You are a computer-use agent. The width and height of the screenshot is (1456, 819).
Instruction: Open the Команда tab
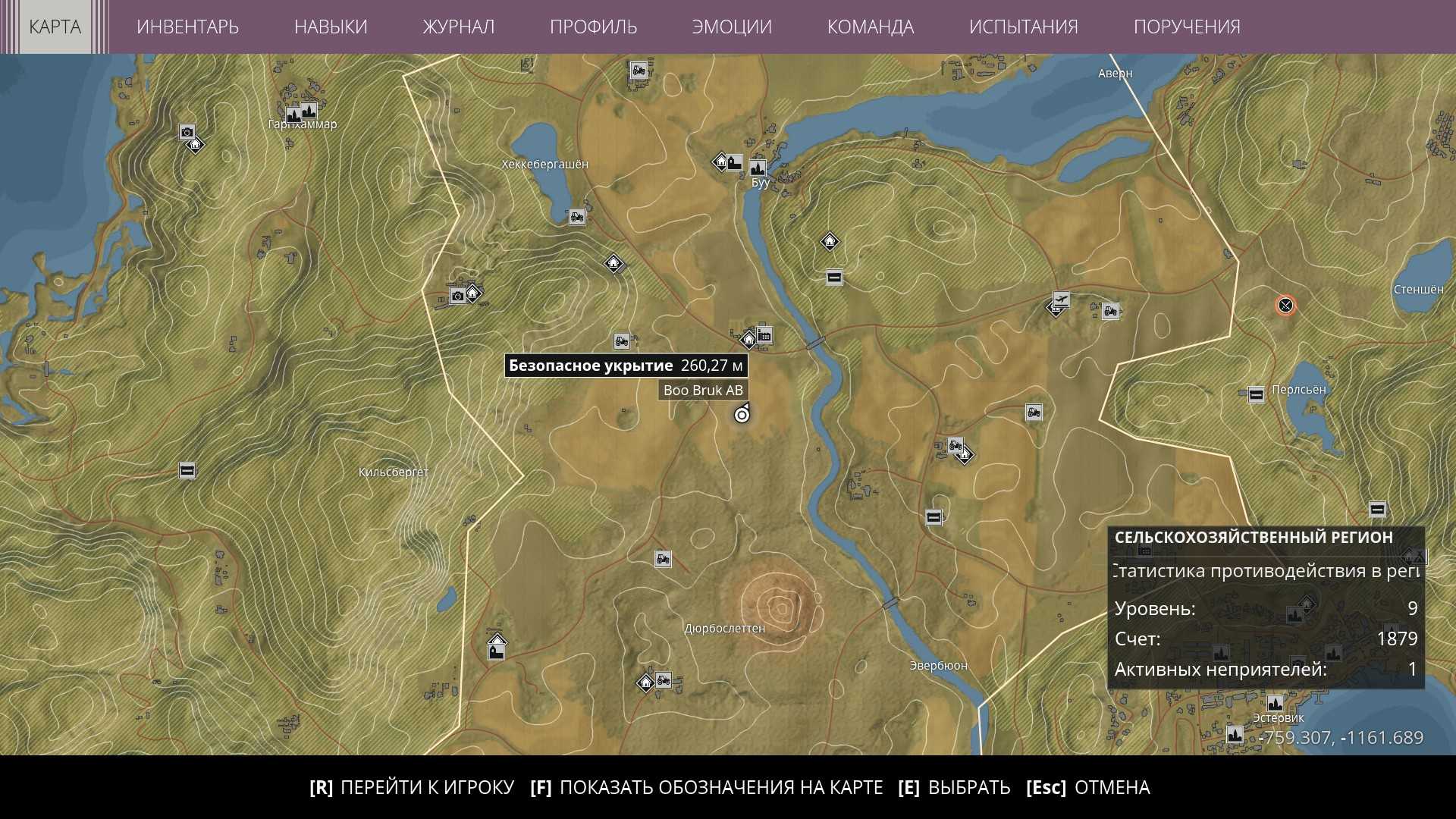click(870, 27)
